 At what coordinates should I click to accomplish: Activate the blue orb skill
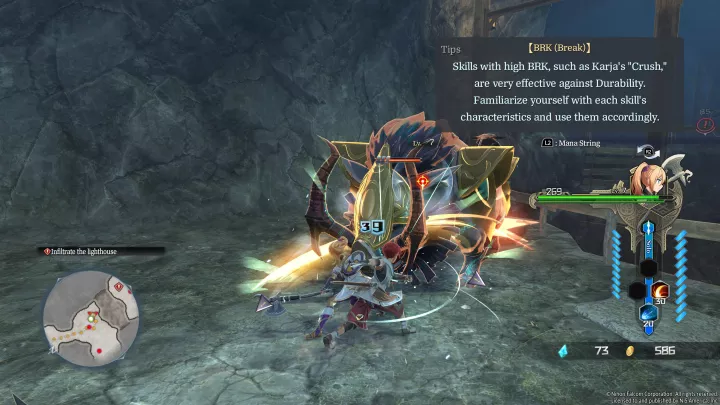coord(647,313)
